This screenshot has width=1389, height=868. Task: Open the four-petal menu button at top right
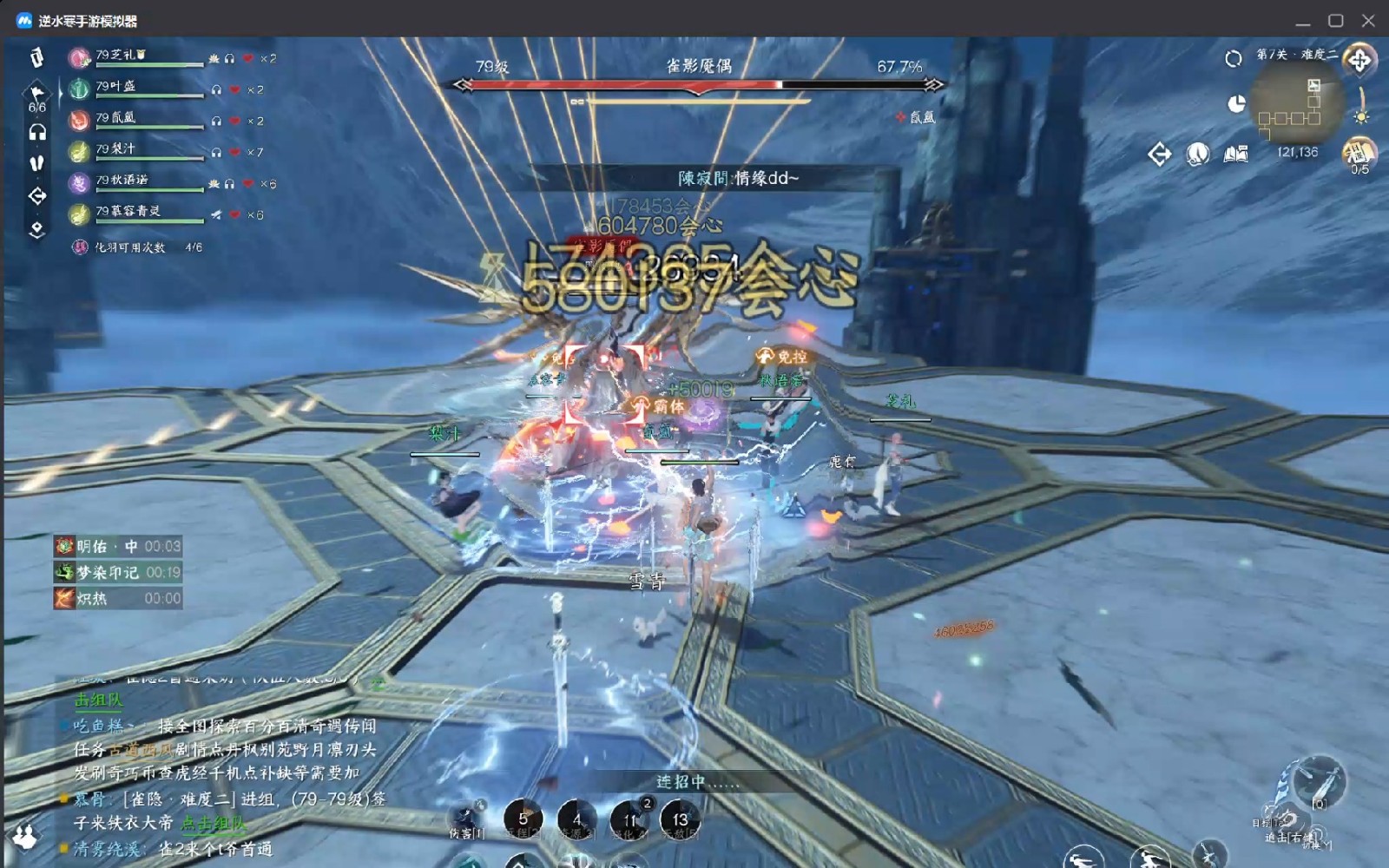(x=1359, y=60)
